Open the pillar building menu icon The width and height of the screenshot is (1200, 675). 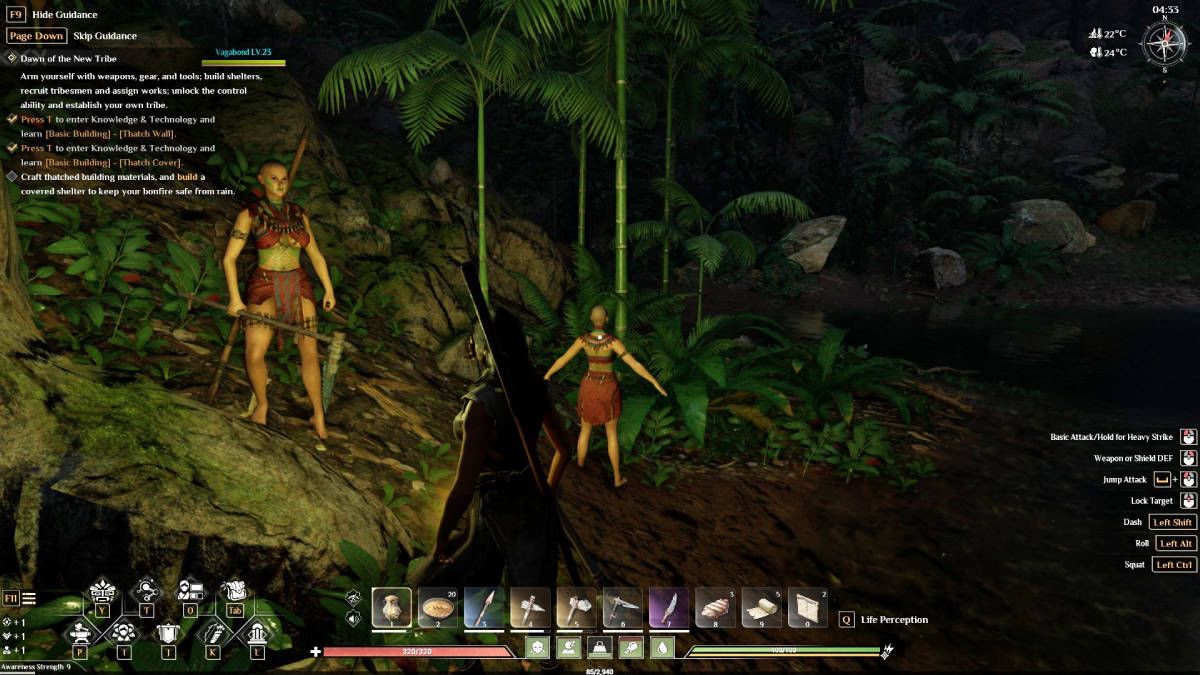click(x=257, y=633)
